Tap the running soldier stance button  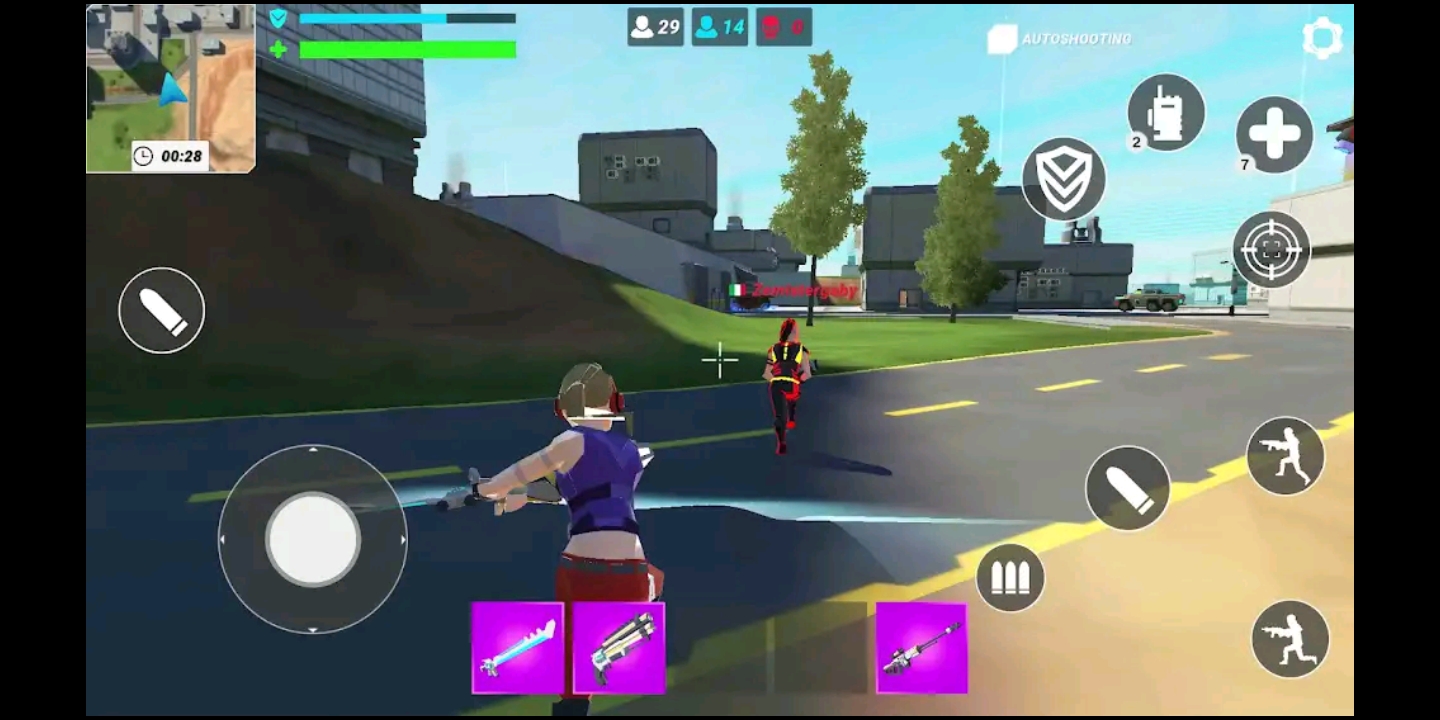coord(1286,455)
